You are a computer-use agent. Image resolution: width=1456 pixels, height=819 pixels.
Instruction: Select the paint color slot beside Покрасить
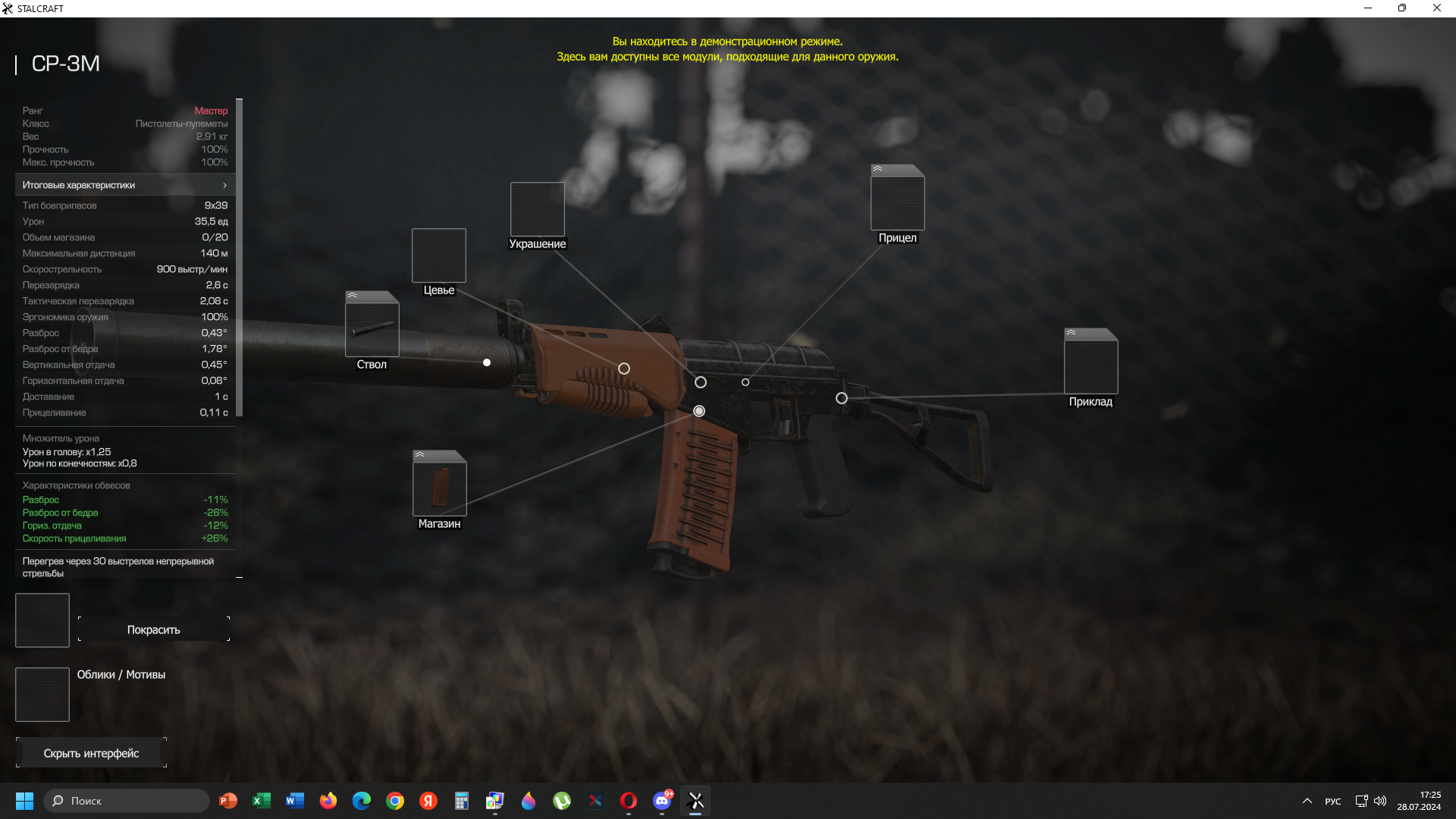[x=42, y=620]
